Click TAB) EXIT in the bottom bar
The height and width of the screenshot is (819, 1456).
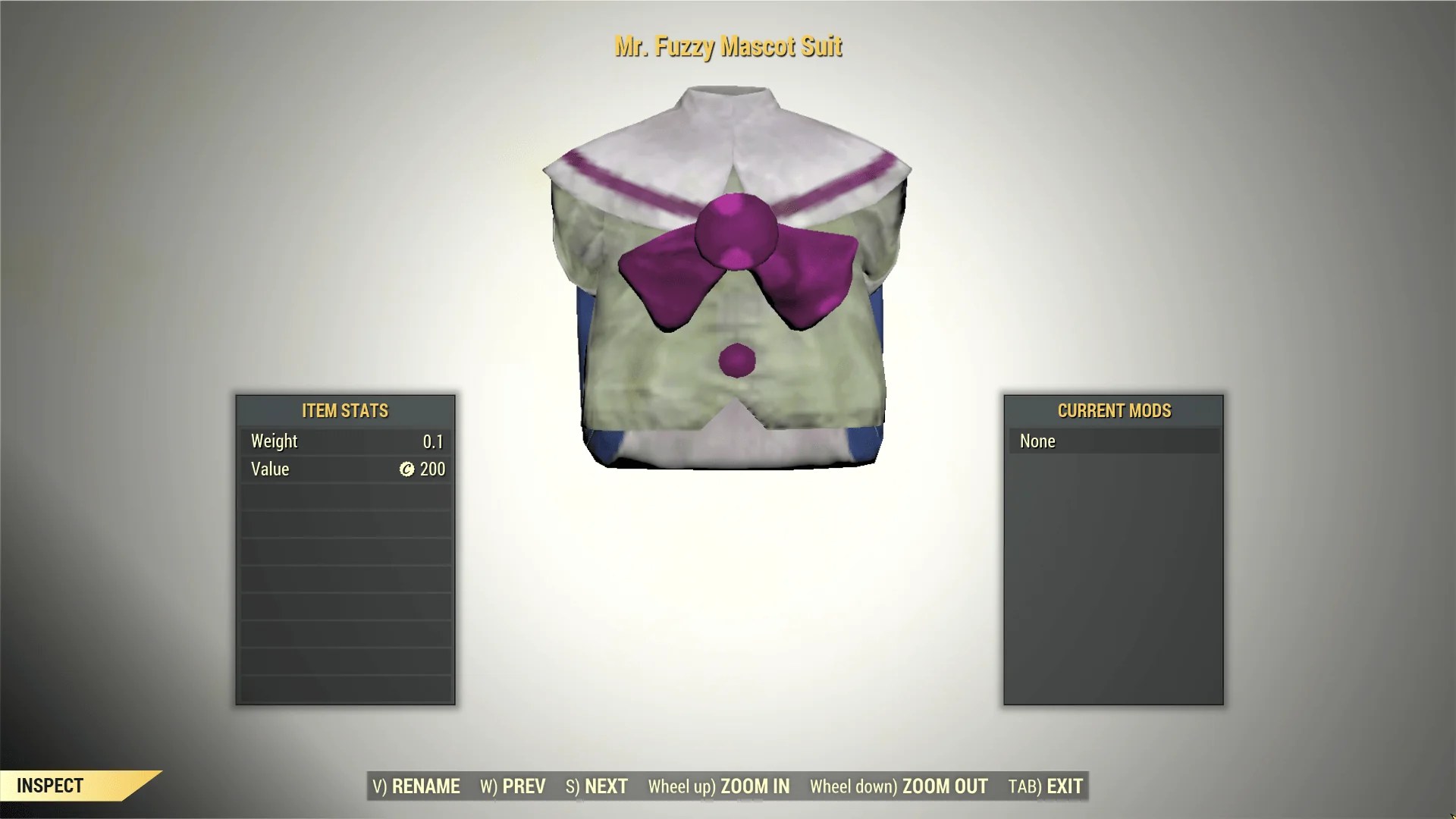(1044, 786)
